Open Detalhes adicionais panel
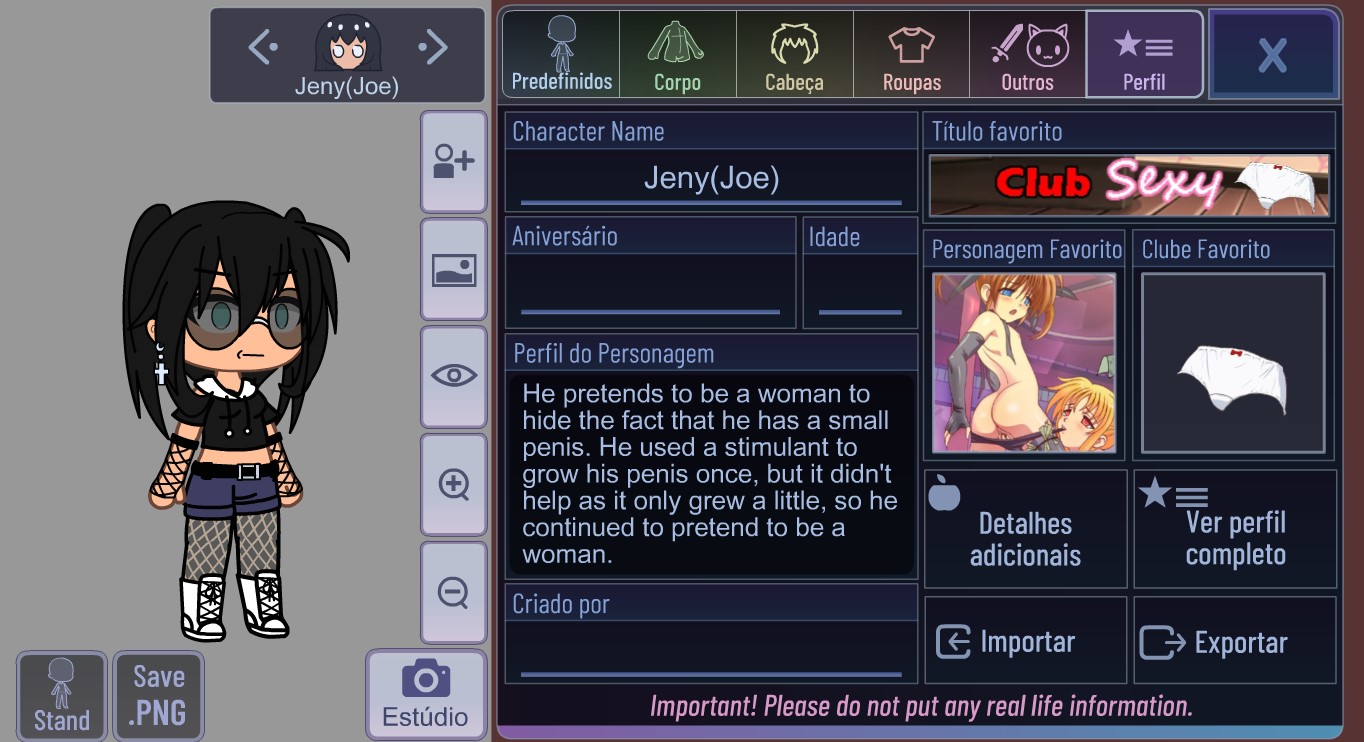Screen dimensions: 1364x742 click(1025, 528)
